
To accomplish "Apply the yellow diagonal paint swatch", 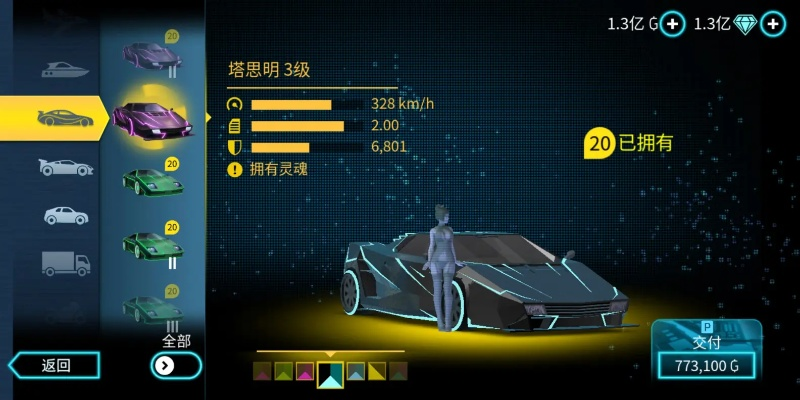I will (377, 372).
